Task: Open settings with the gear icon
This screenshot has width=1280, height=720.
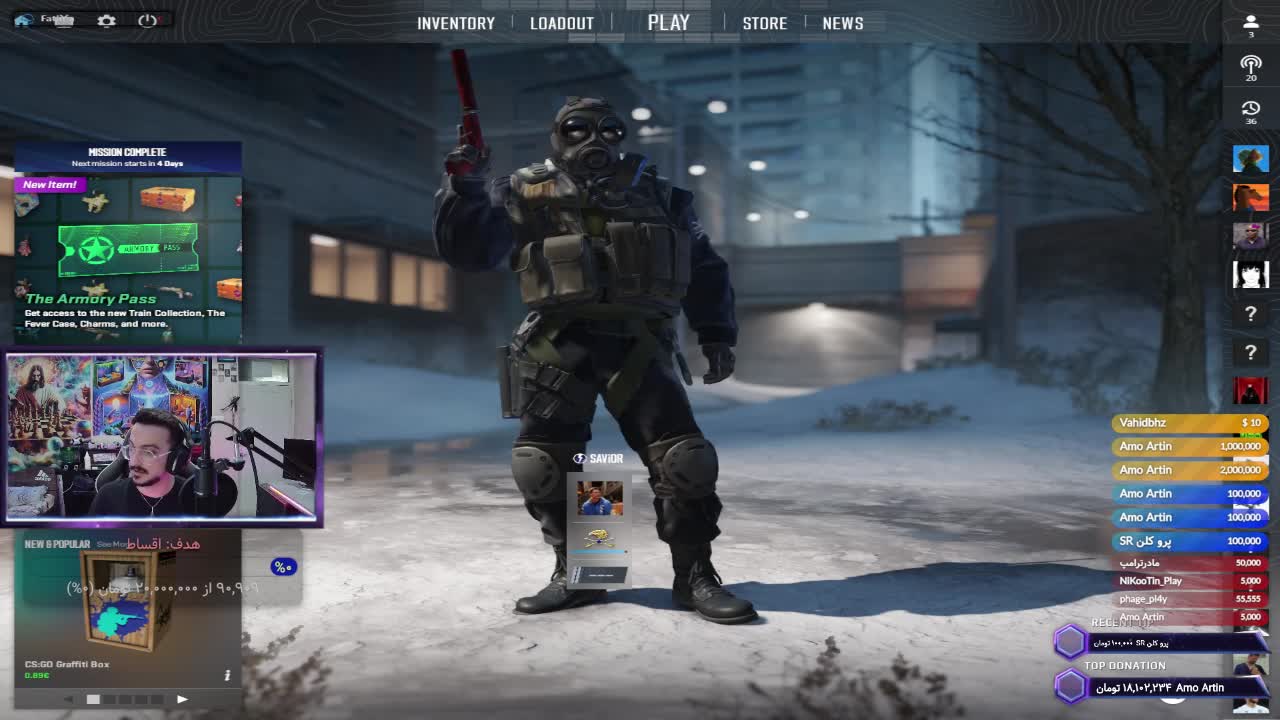Action: pyautogui.click(x=106, y=20)
